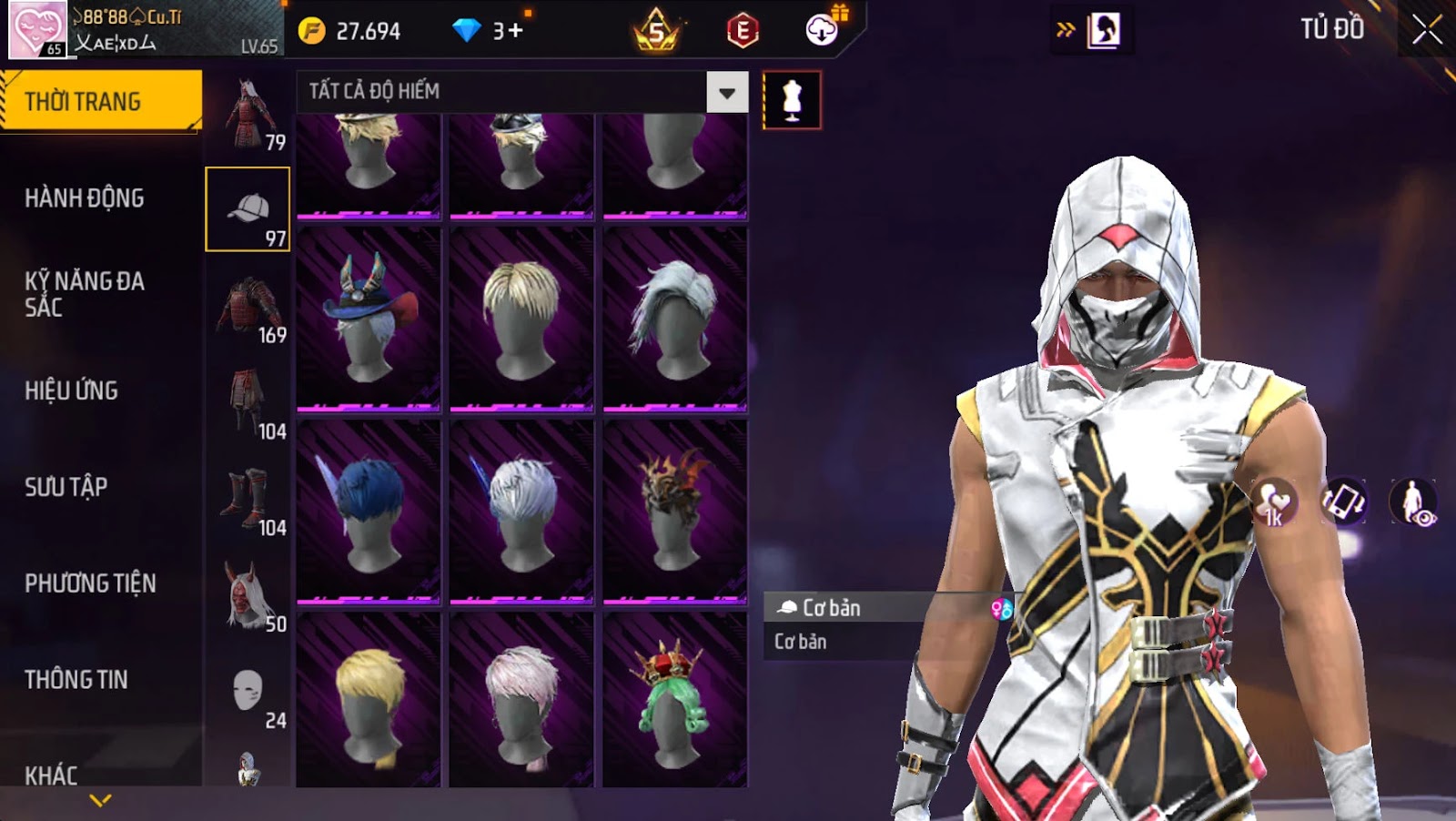This screenshot has width=1456, height=821.
Task: Open the Hành Động menu
Action: (85, 198)
